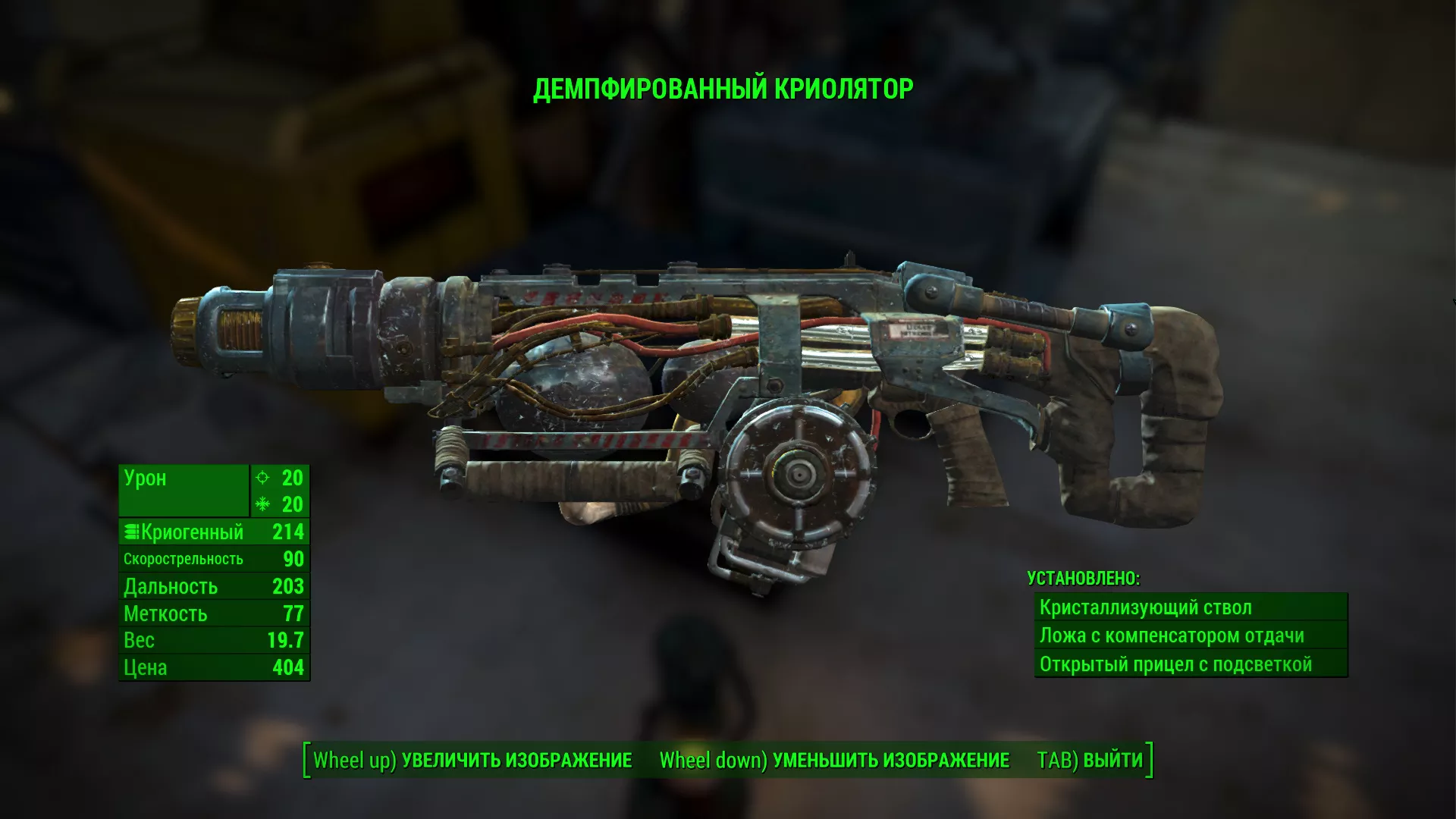Click the Открытый прицел с подсветкой entry
Screen dimensions: 1456x819
tap(1190, 664)
